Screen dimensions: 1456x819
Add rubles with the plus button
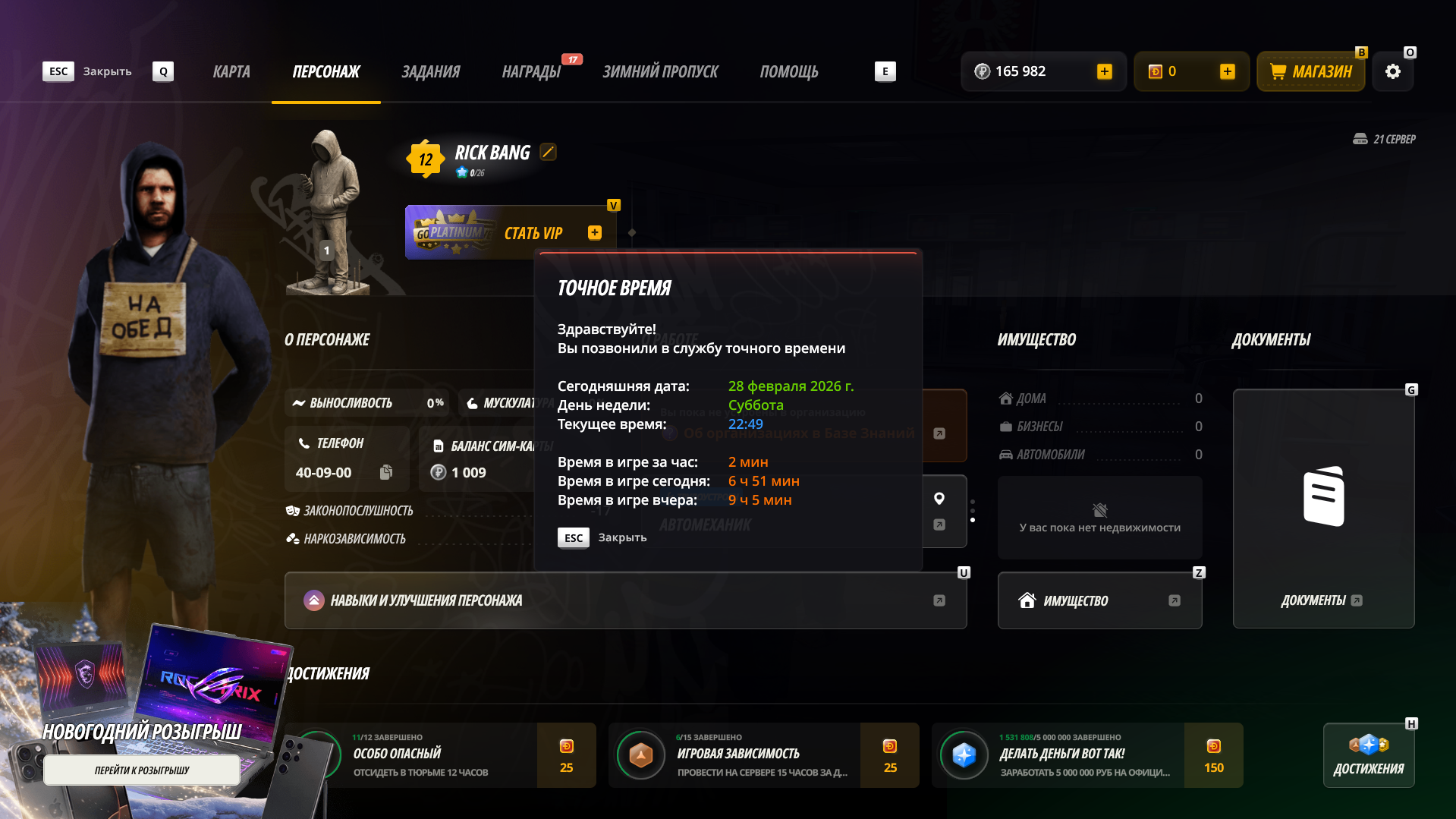pyautogui.click(x=1105, y=71)
